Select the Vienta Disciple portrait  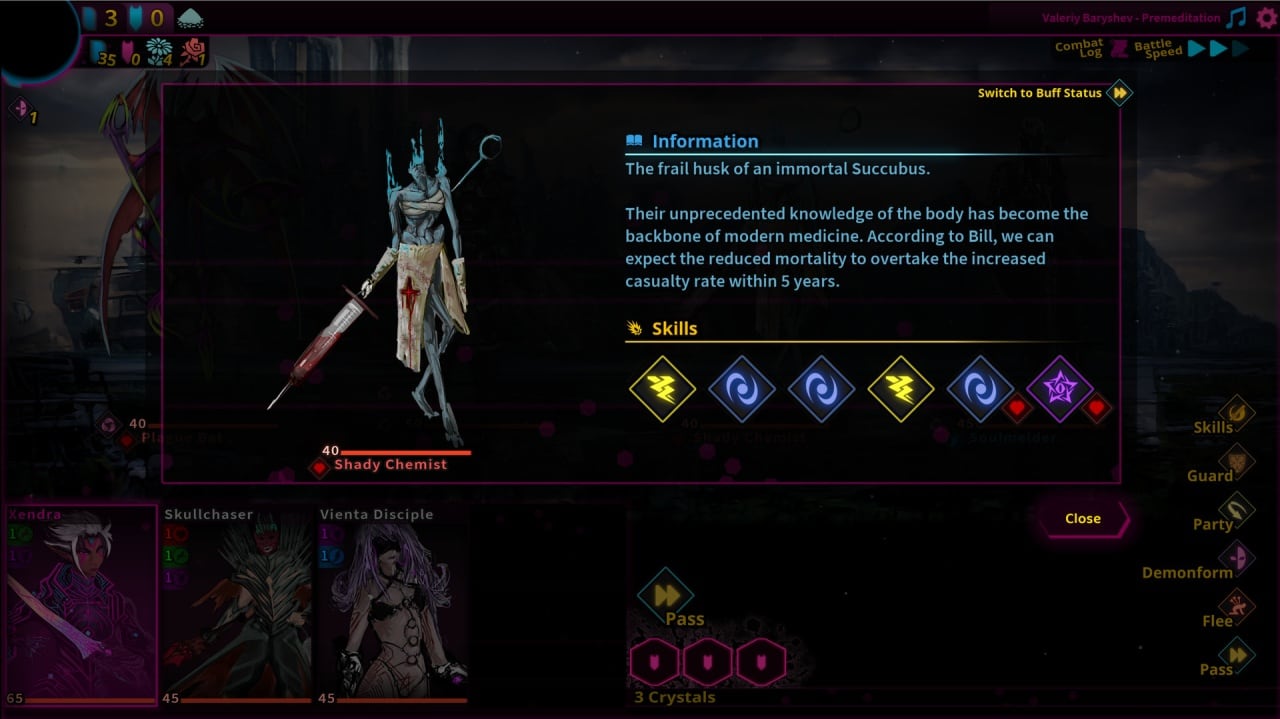392,605
